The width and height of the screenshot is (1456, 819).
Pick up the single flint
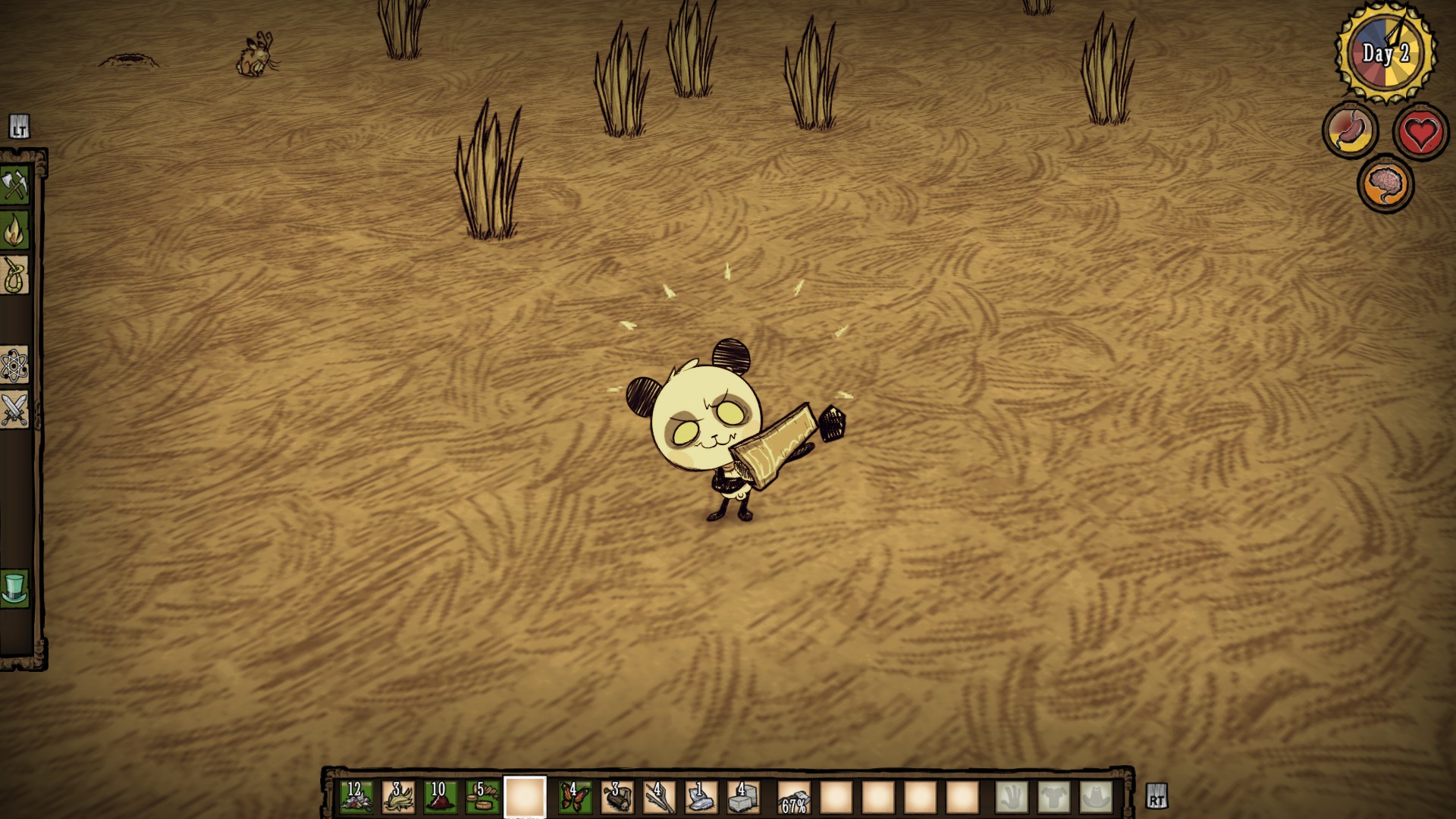tap(701, 797)
